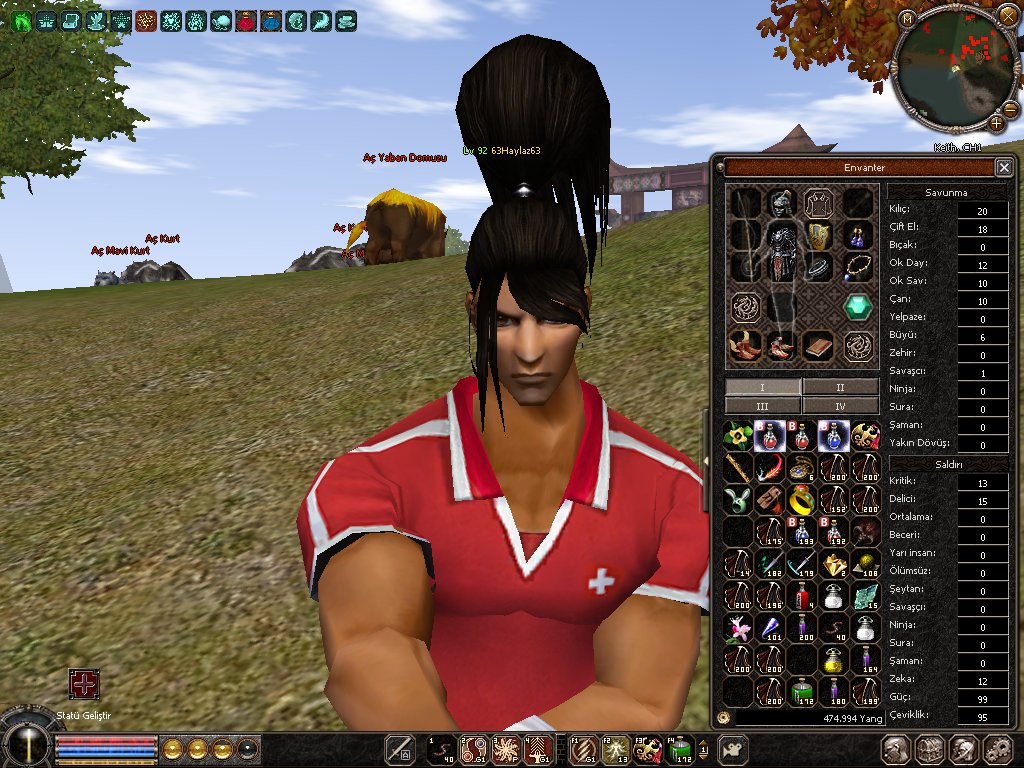Select the golden ring in inventory
1024x768 pixels.
pos(800,499)
